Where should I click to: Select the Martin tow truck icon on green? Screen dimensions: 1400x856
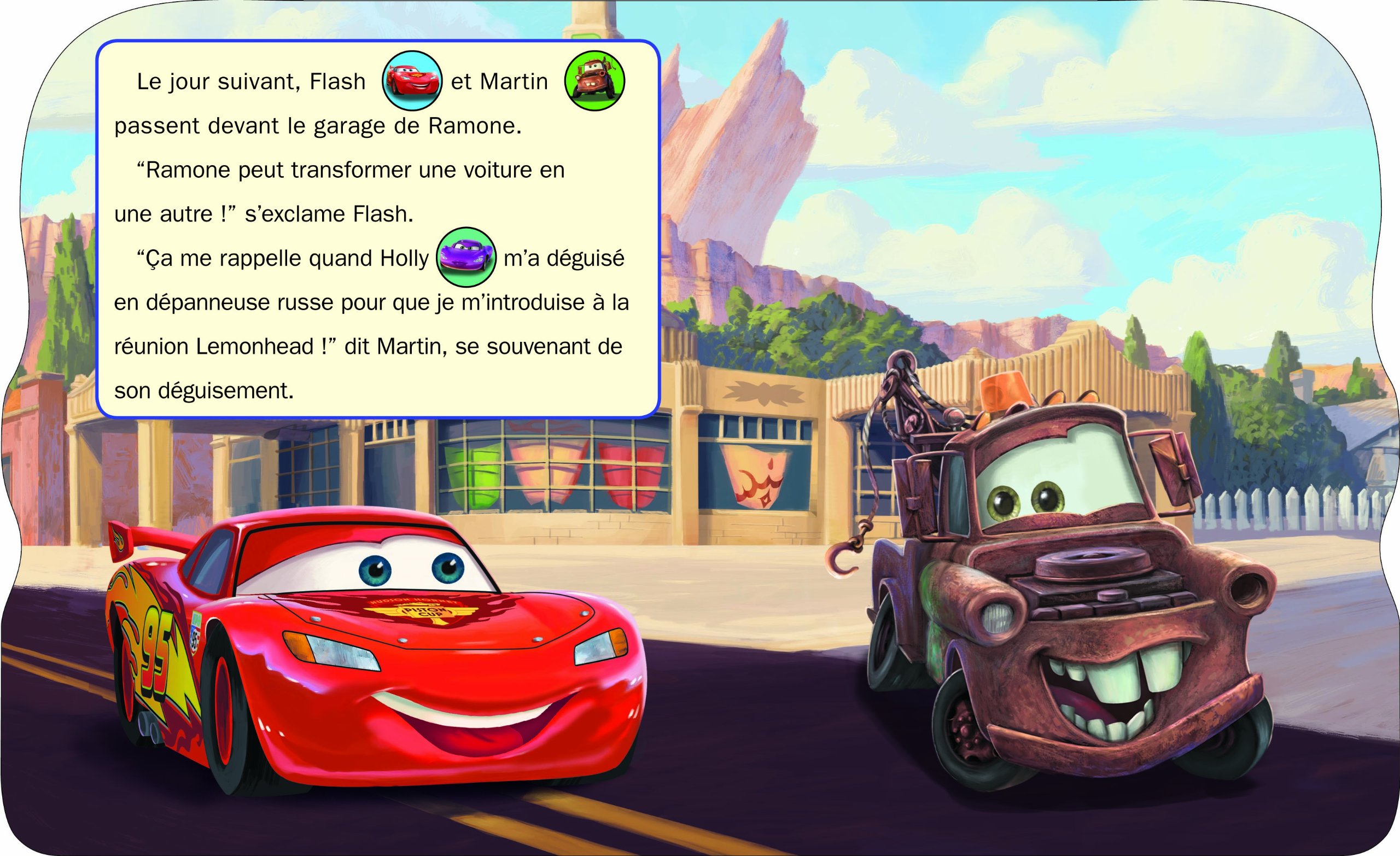594,81
